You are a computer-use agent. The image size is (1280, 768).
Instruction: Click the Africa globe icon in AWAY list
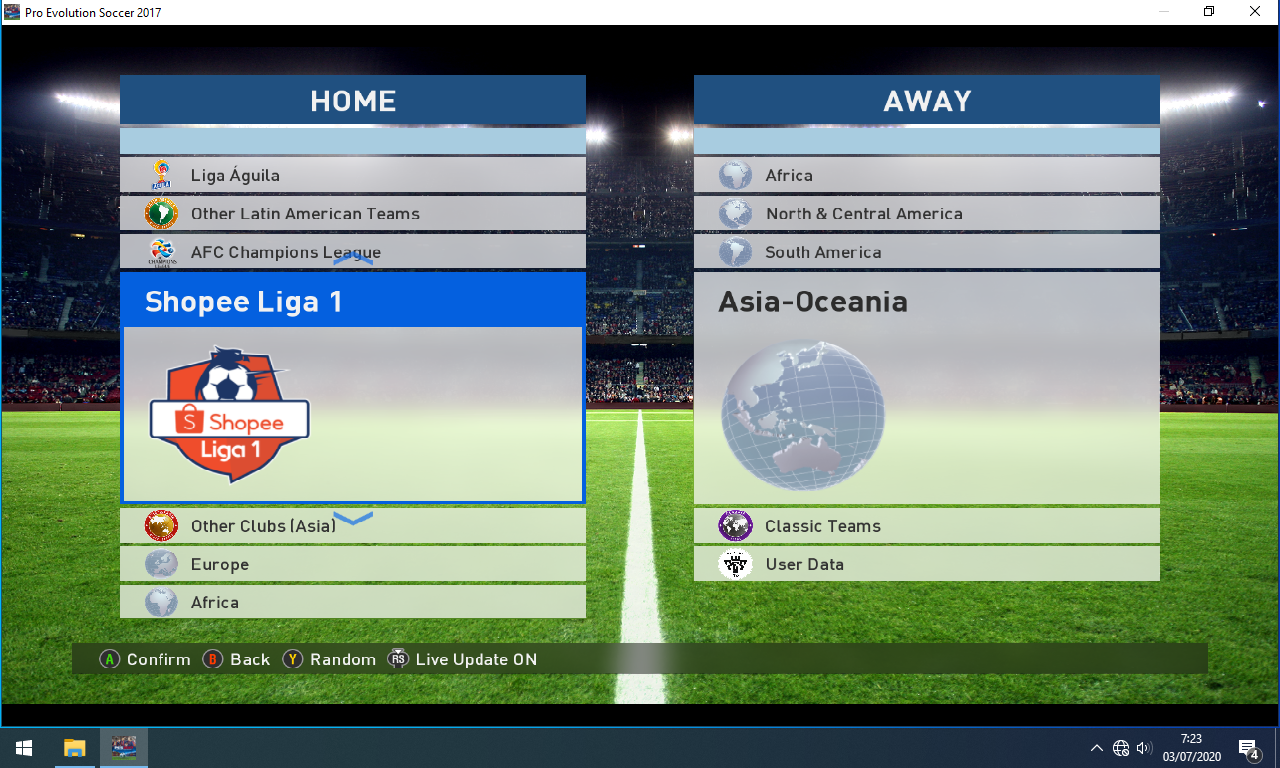coord(736,174)
